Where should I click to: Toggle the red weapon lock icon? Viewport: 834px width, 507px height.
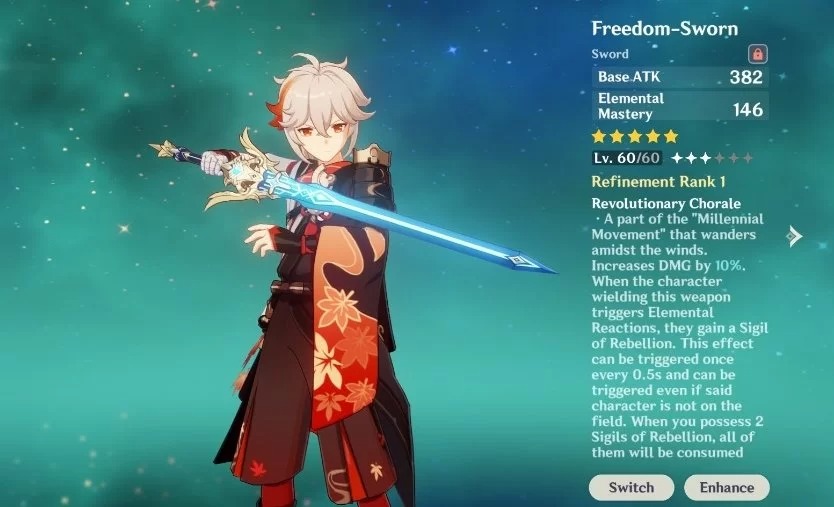(x=757, y=53)
